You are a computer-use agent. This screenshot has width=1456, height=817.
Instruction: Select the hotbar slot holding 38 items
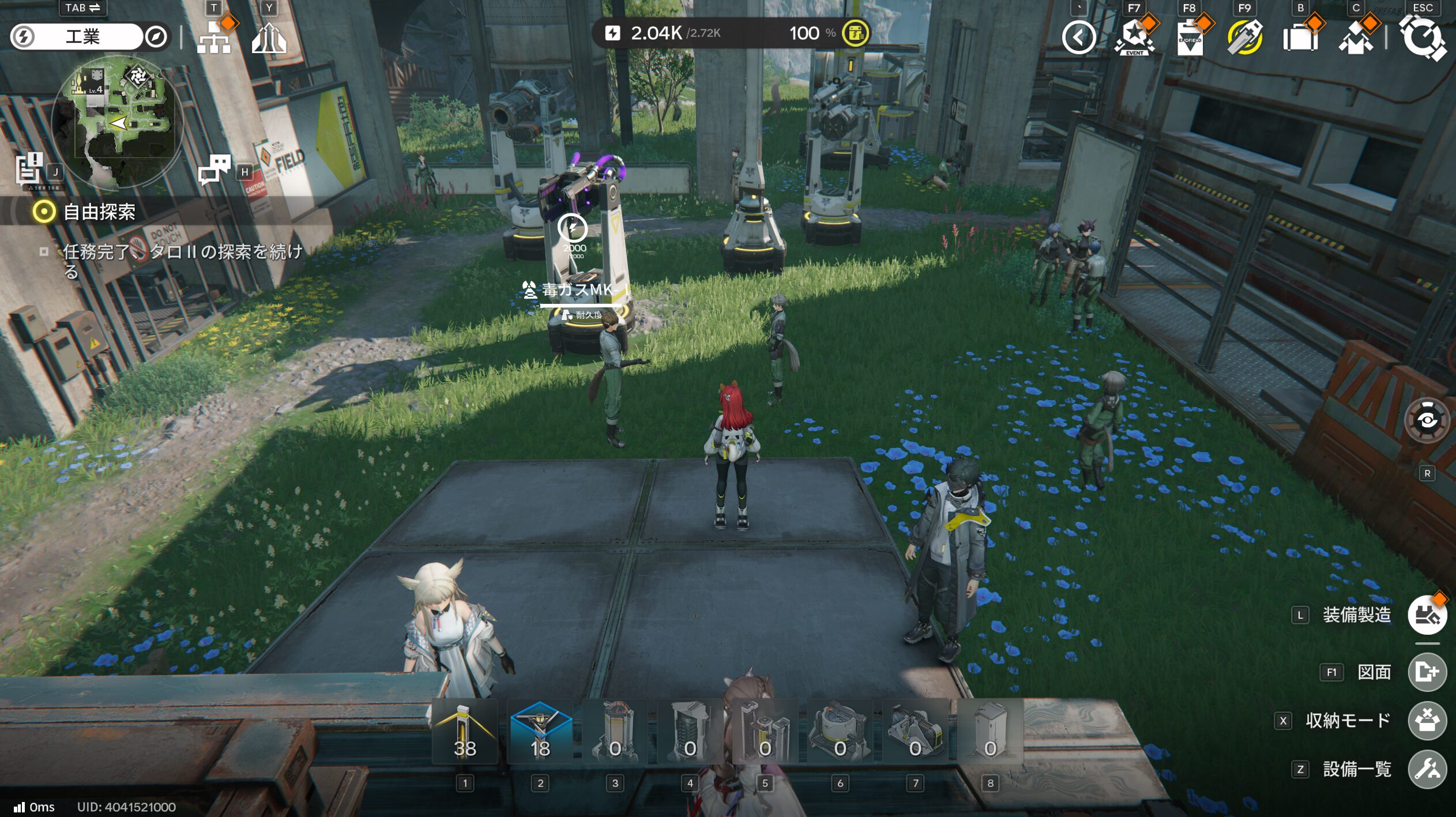(x=465, y=732)
